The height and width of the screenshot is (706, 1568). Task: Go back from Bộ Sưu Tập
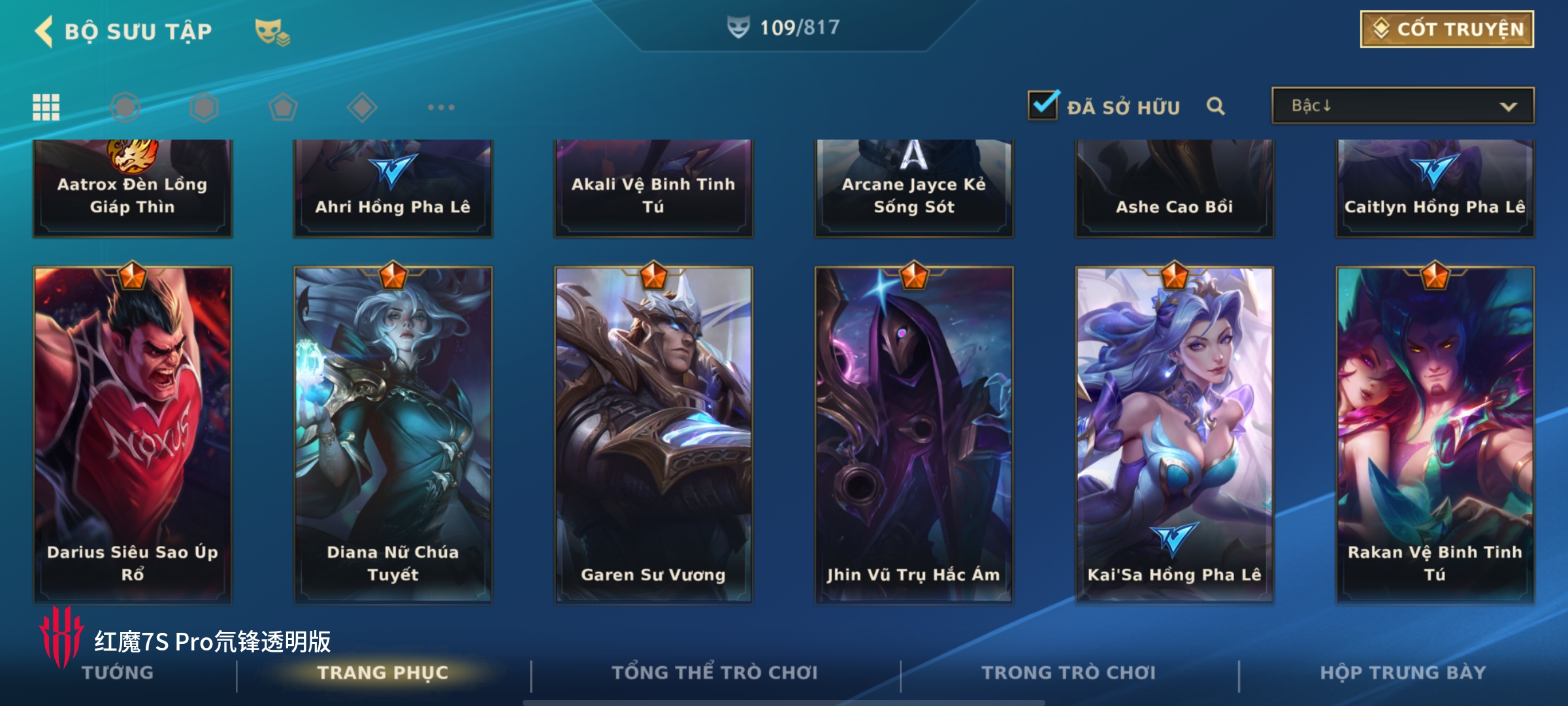44,31
